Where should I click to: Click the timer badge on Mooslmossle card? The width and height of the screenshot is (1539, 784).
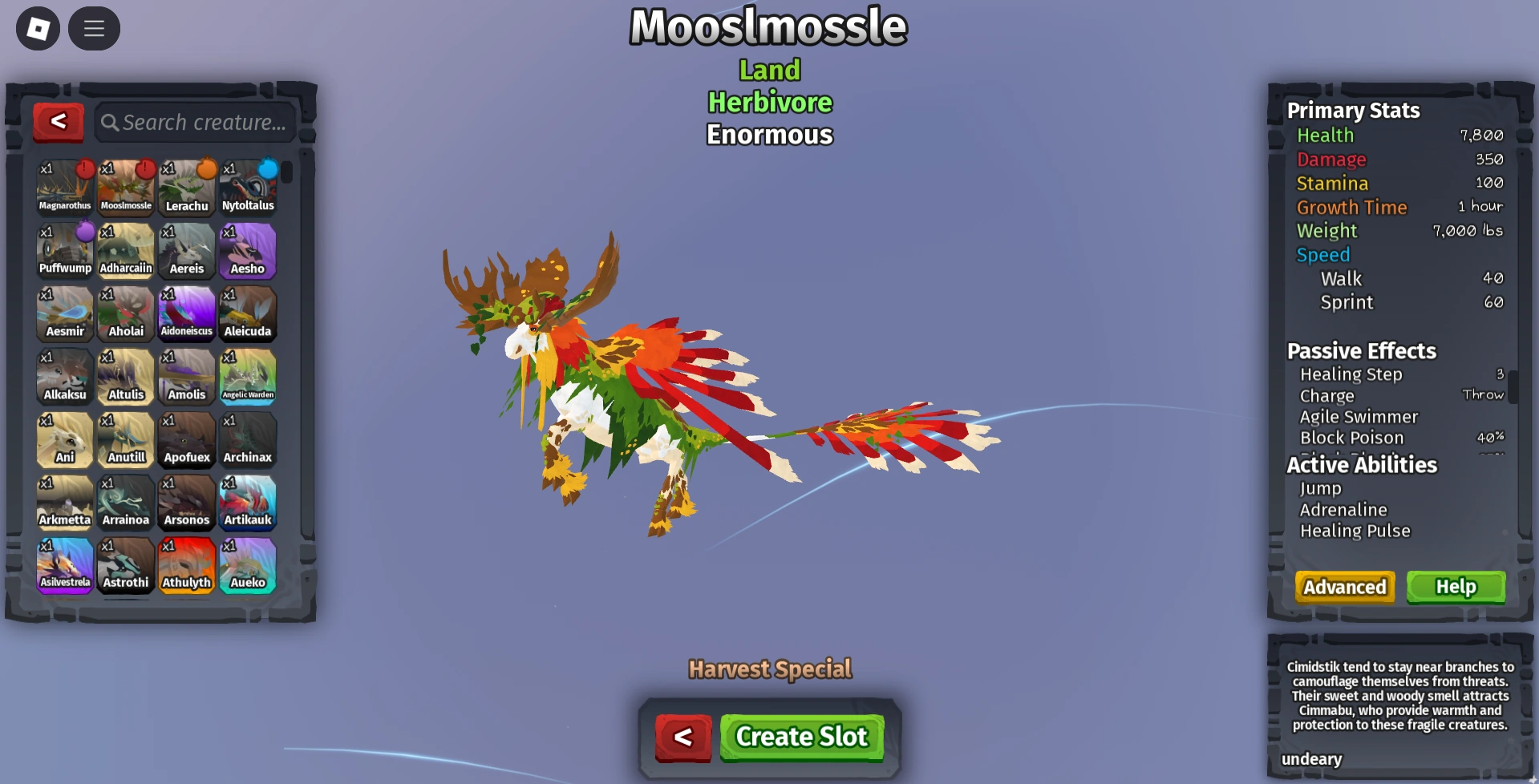145,167
